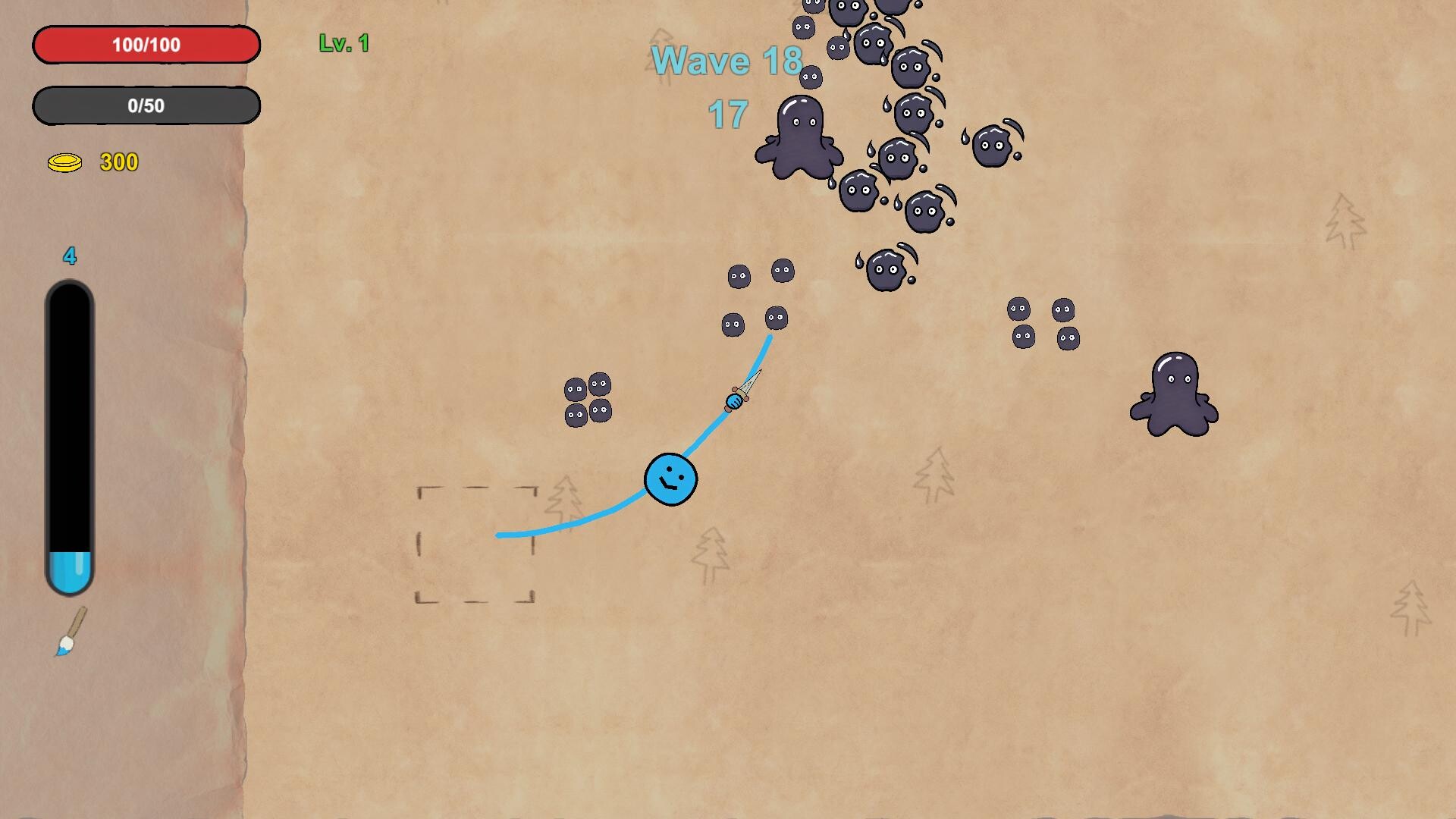Click the sword-wielding minion on the path
Image resolution: width=1456 pixels, height=819 pixels.
(736, 400)
